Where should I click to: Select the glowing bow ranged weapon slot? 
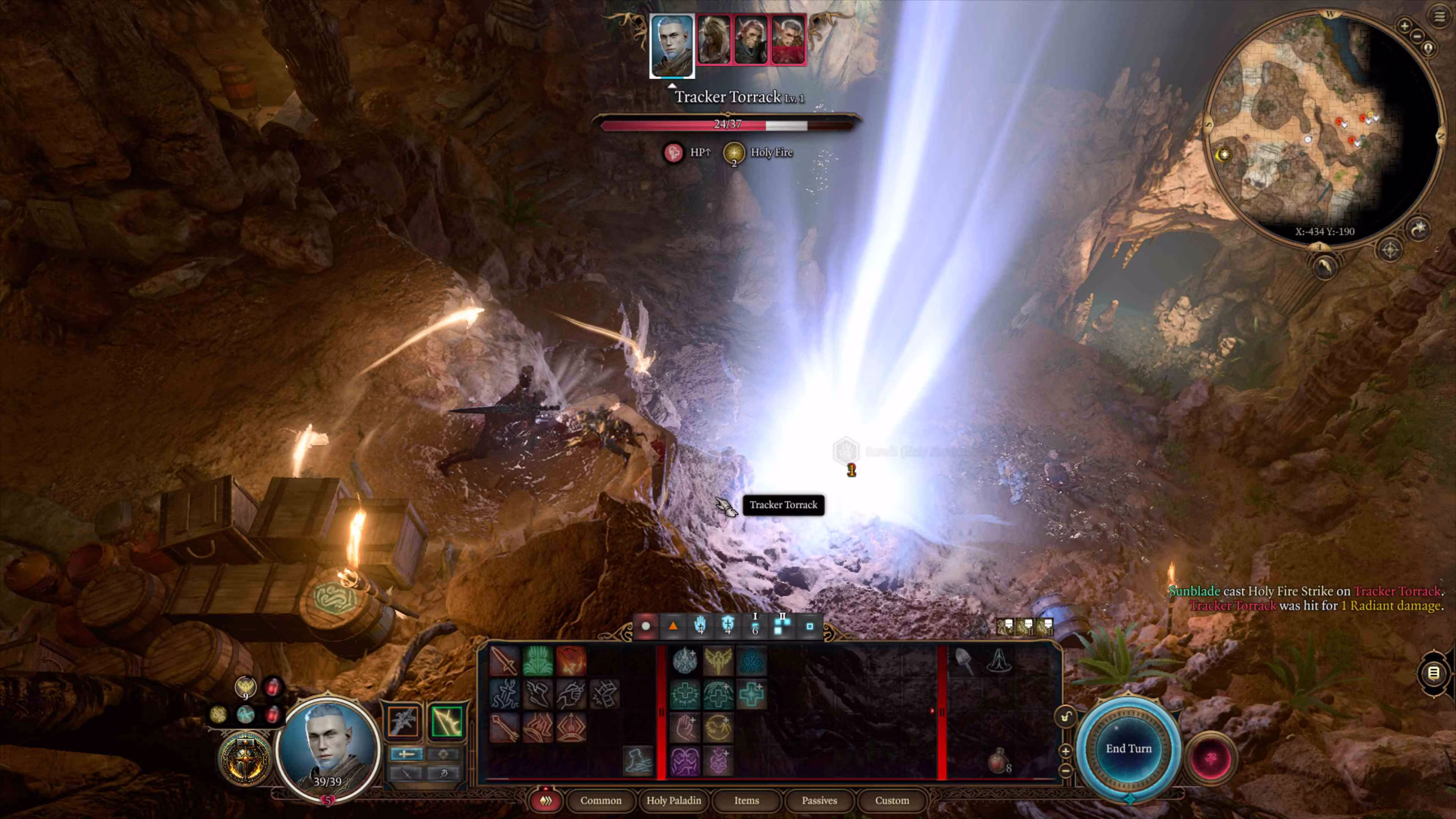pos(447,721)
